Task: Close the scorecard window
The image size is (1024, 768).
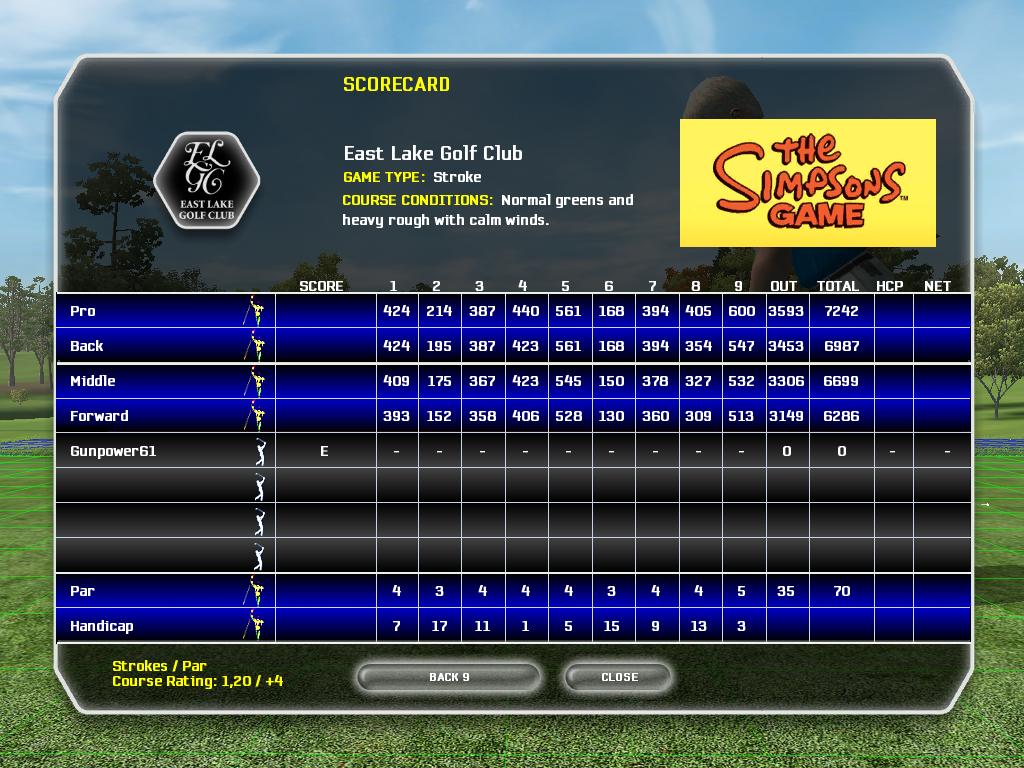Action: (619, 677)
